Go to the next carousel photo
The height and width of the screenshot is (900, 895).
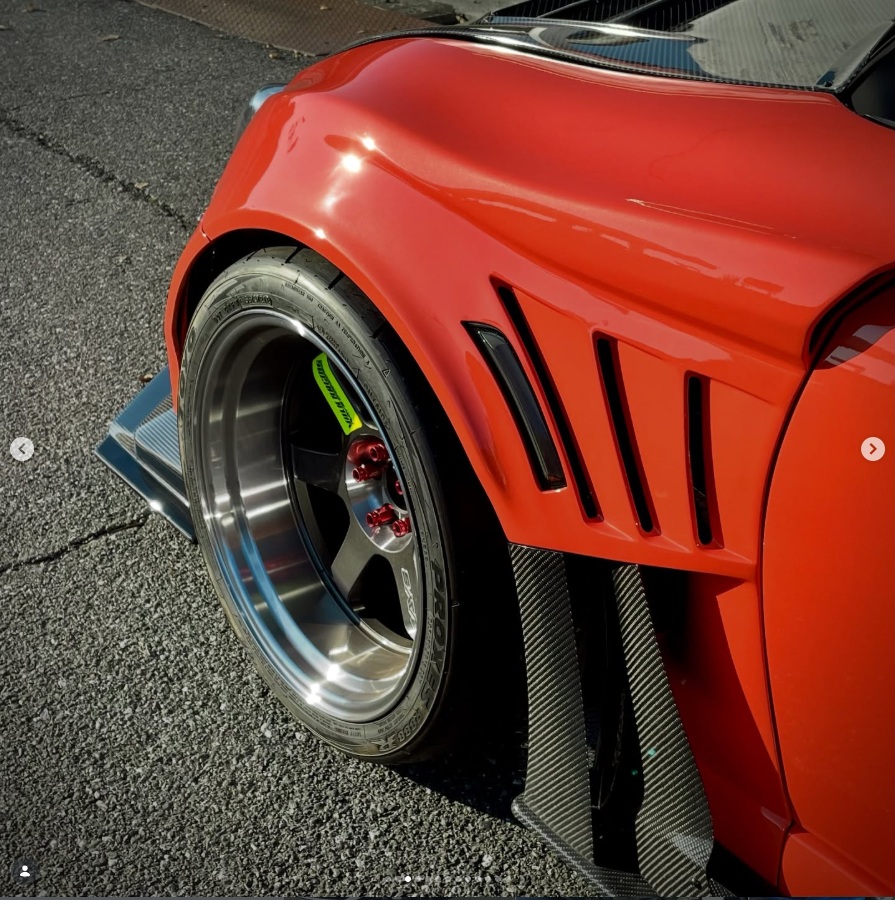pyautogui.click(x=872, y=449)
